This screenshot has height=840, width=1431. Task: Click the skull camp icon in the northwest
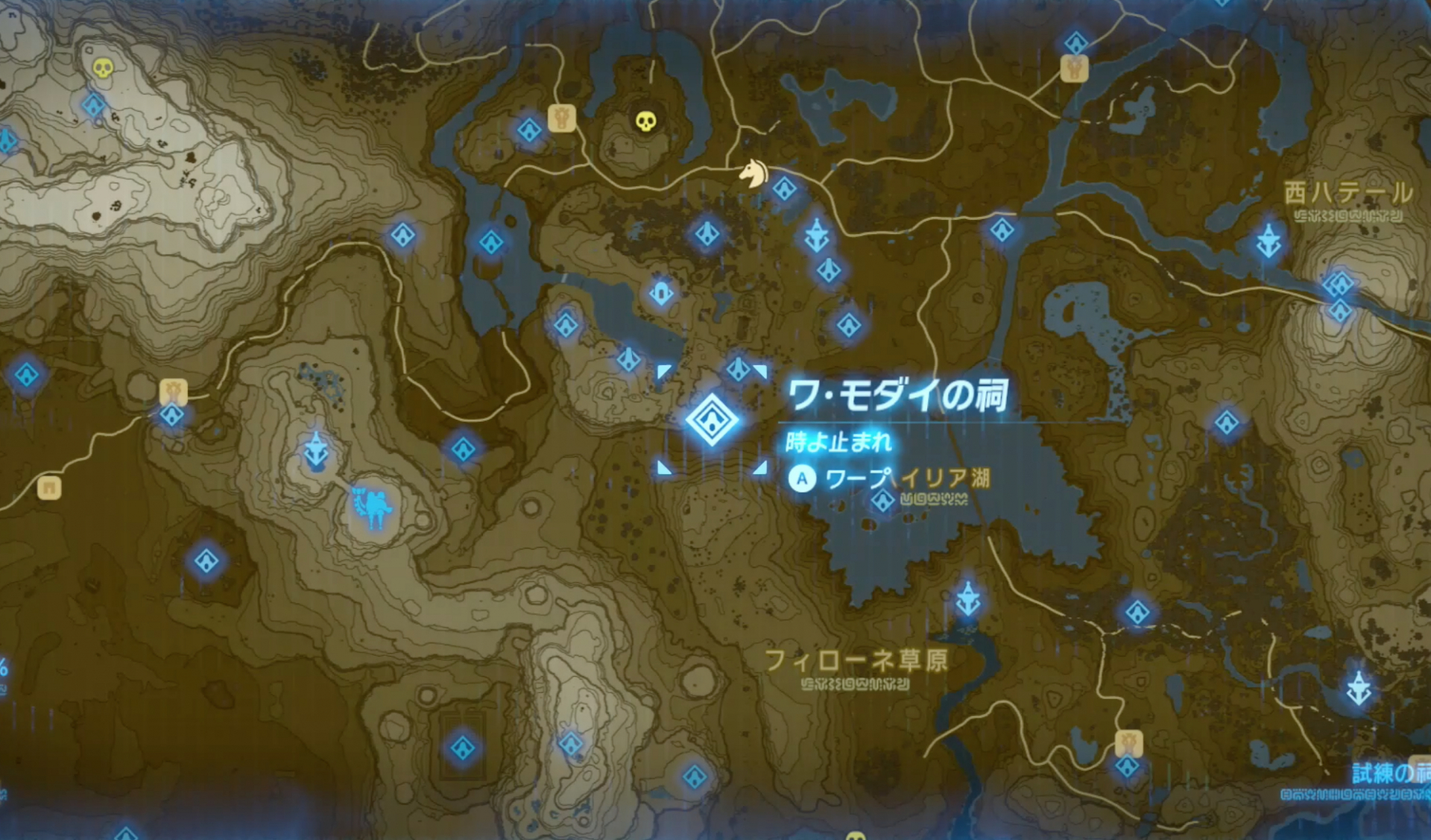101,69
